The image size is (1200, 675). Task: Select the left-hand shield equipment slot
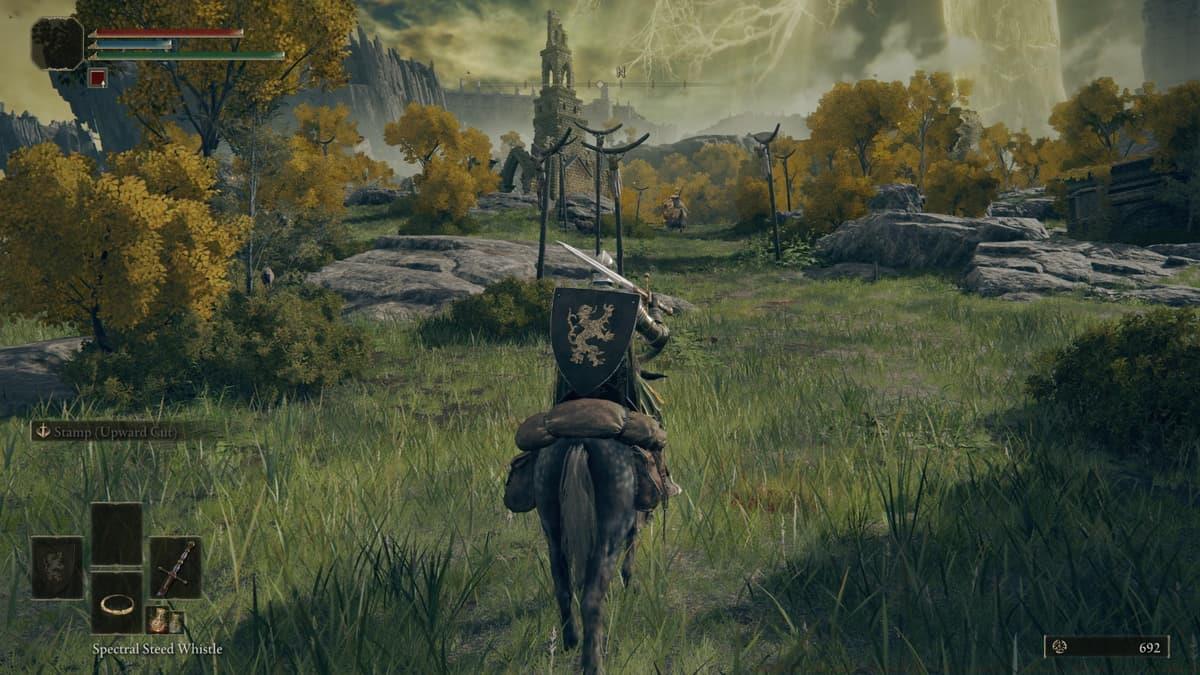pos(57,567)
